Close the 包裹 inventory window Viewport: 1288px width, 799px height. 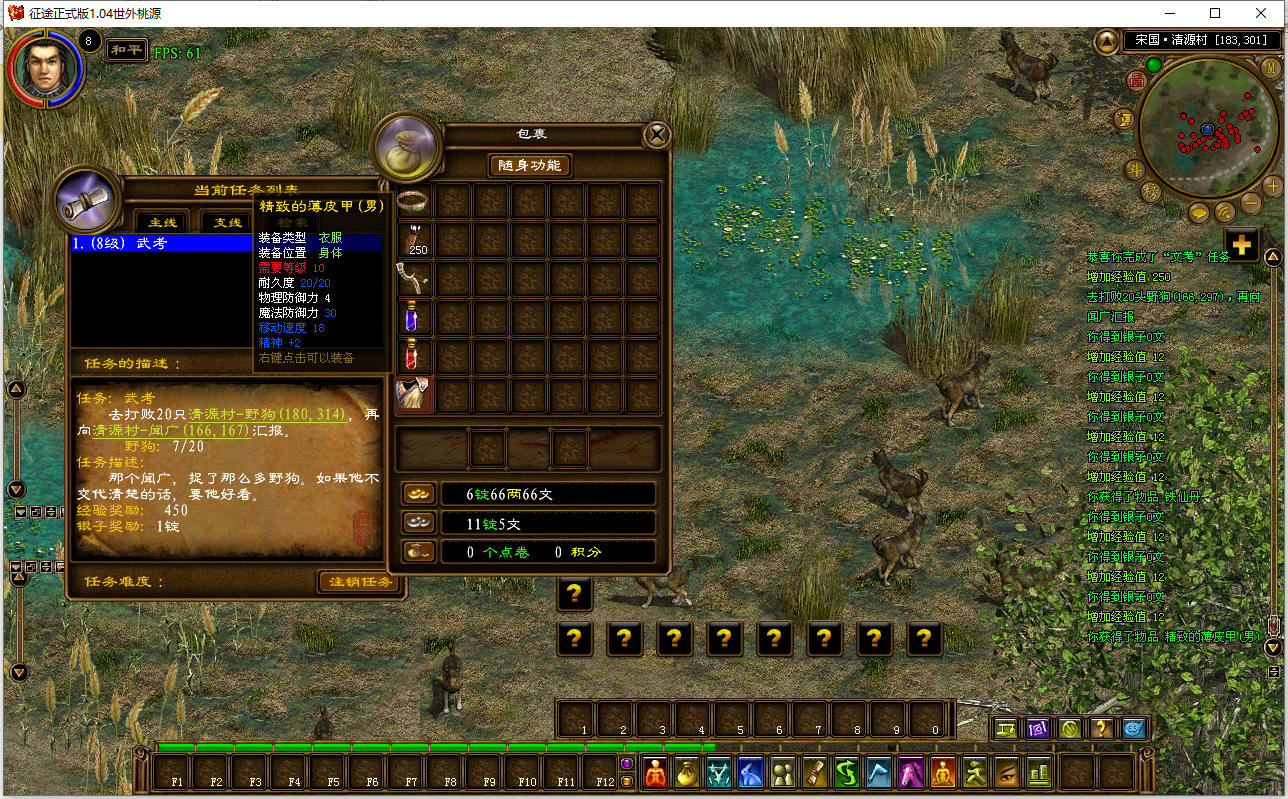(656, 135)
